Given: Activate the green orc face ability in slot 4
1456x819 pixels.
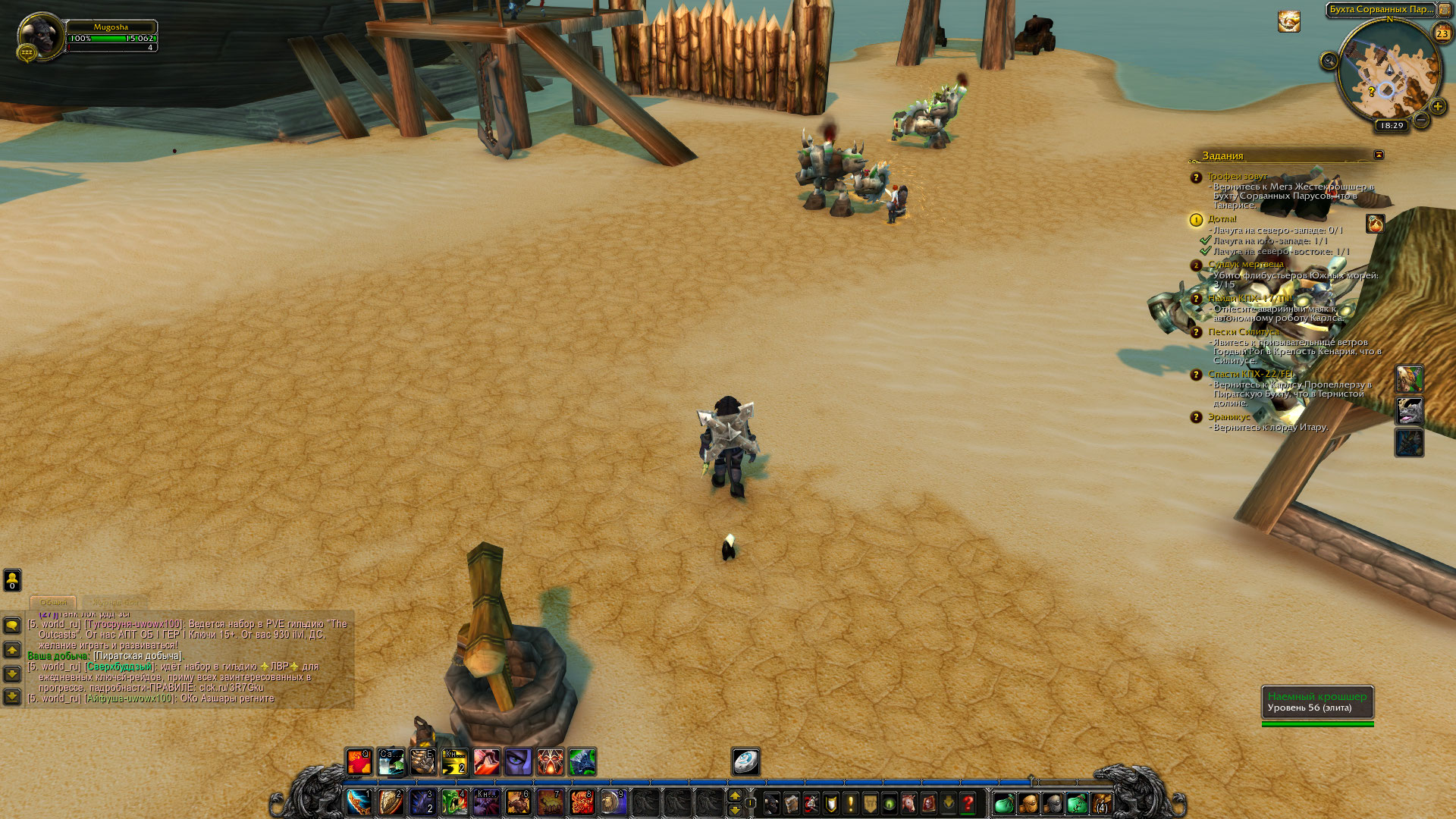Looking at the screenshot, I should coord(454,802).
